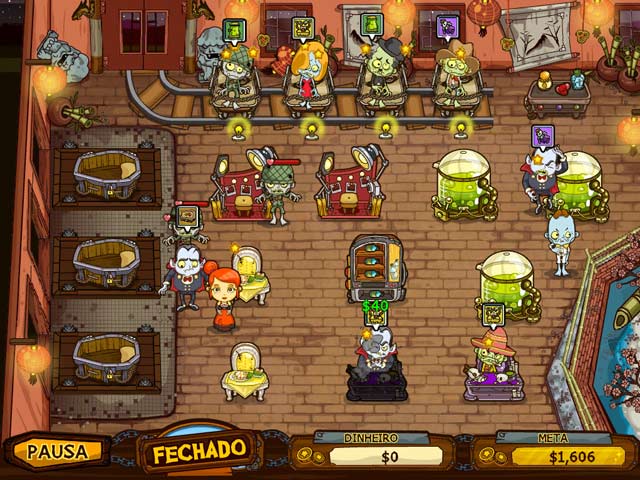Click the PAUSA button
This screenshot has width=640, height=480.
point(58,451)
